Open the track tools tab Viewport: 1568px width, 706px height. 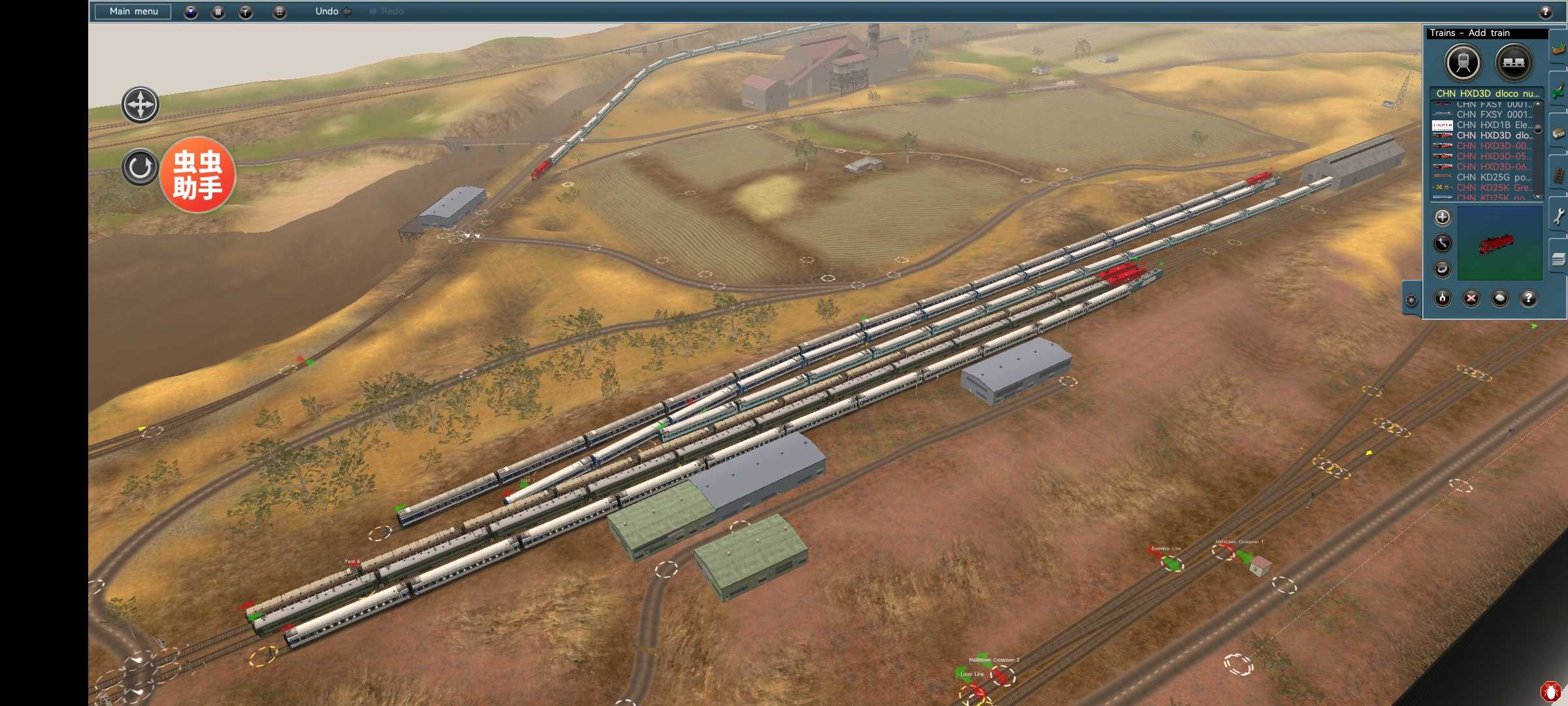coord(1559,175)
